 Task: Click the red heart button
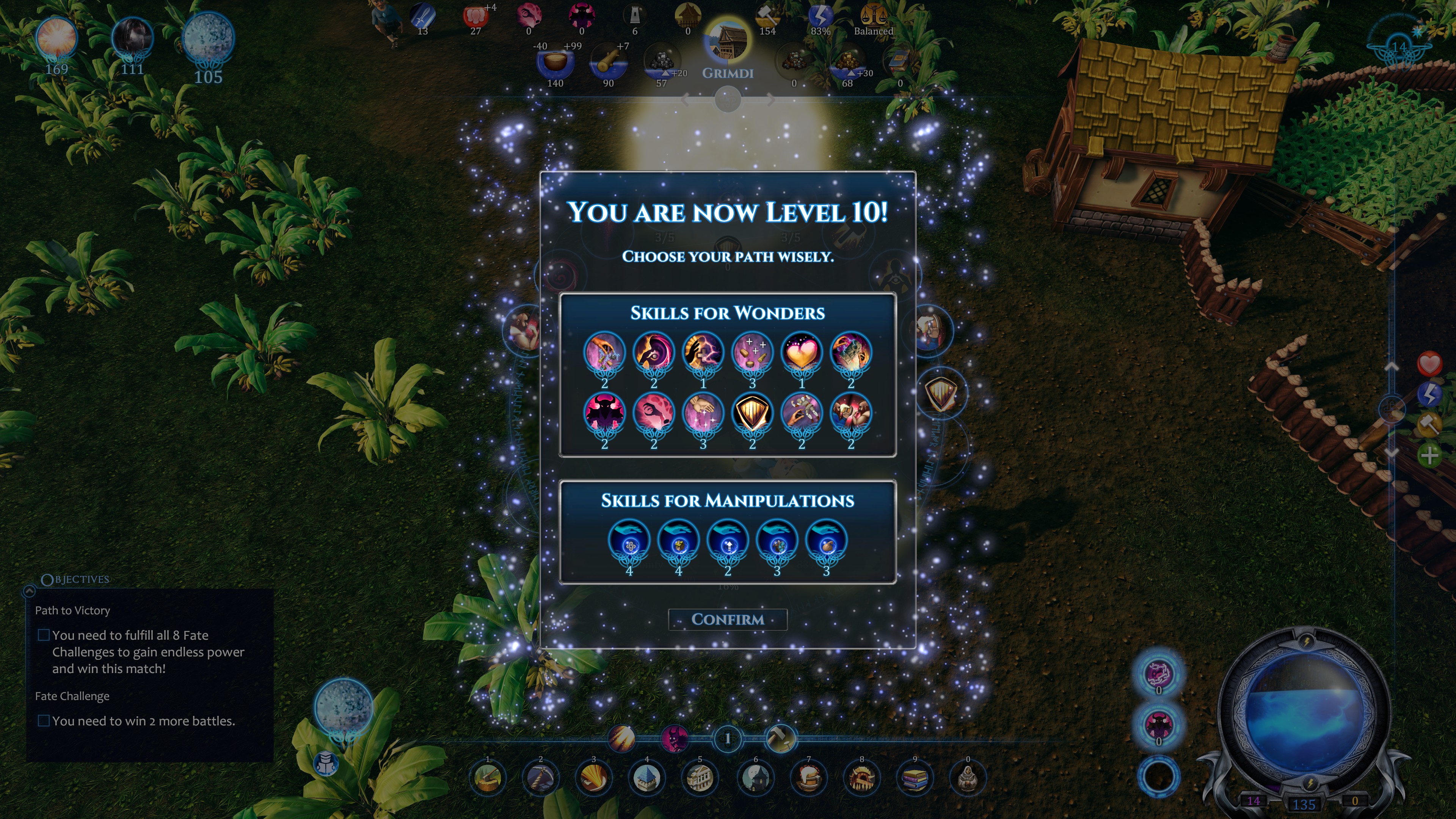(1429, 364)
